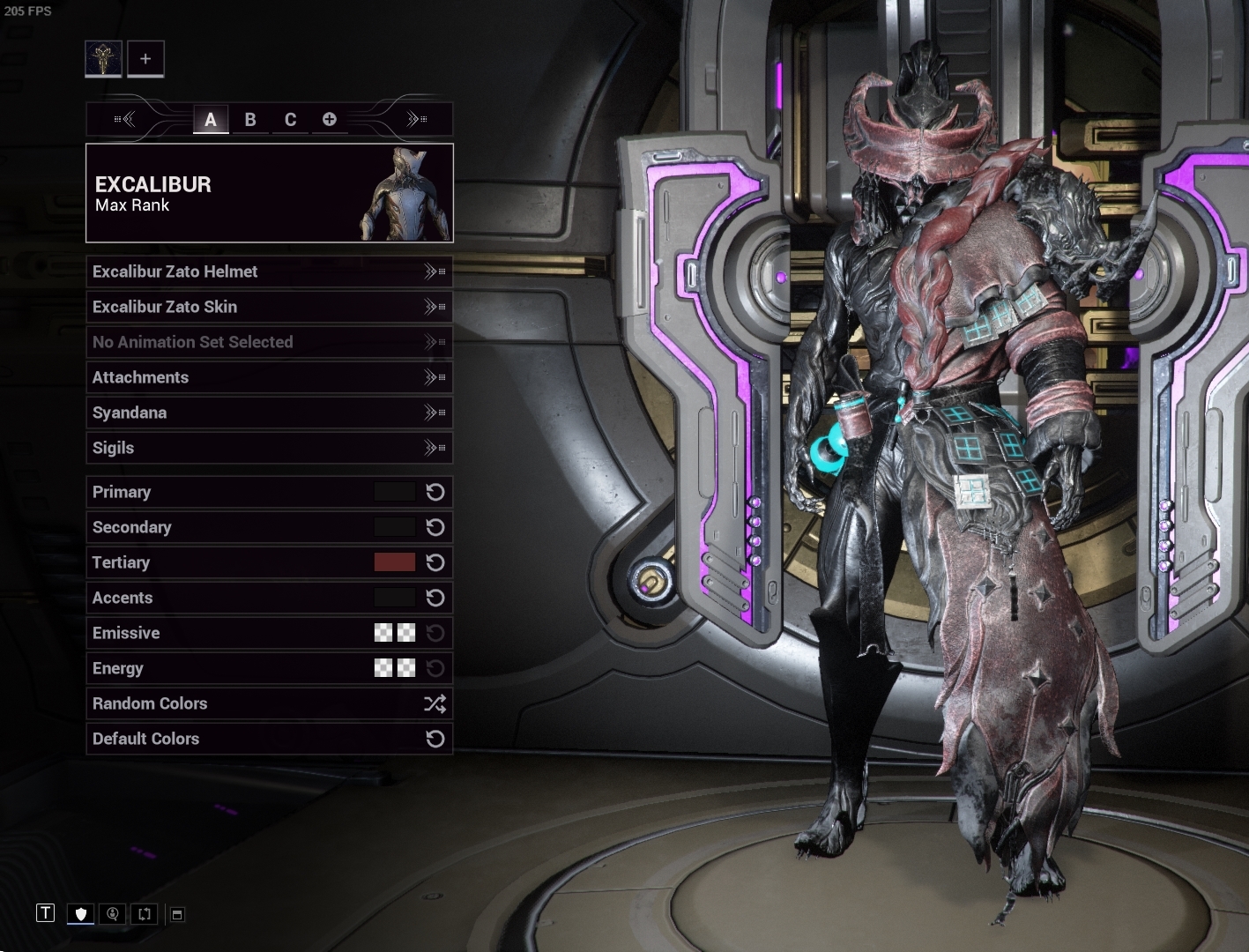Click the plus icon to add a new config slot
Image resolution: width=1249 pixels, height=952 pixels.
tap(329, 119)
